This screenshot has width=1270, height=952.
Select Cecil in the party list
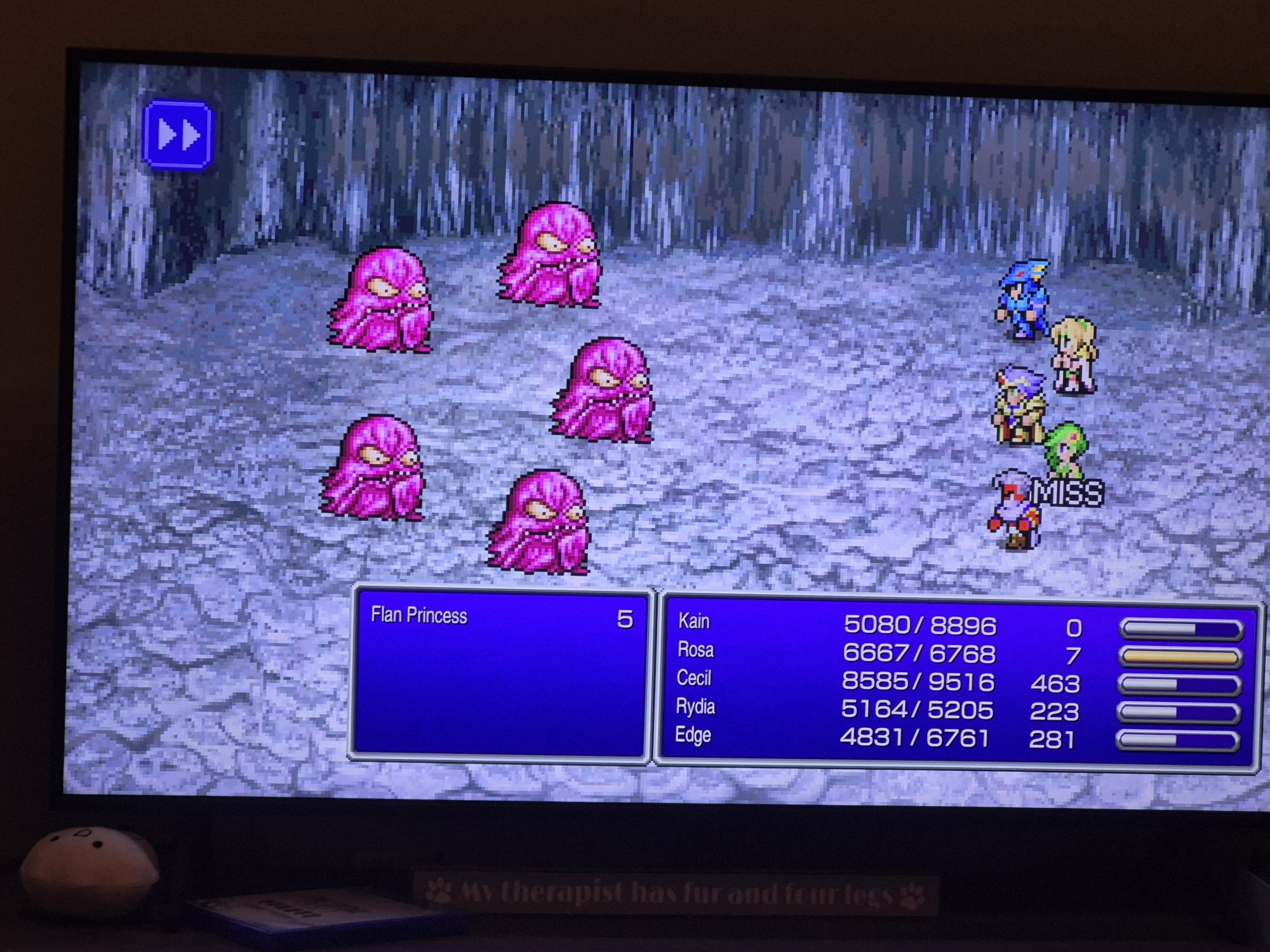point(694,678)
